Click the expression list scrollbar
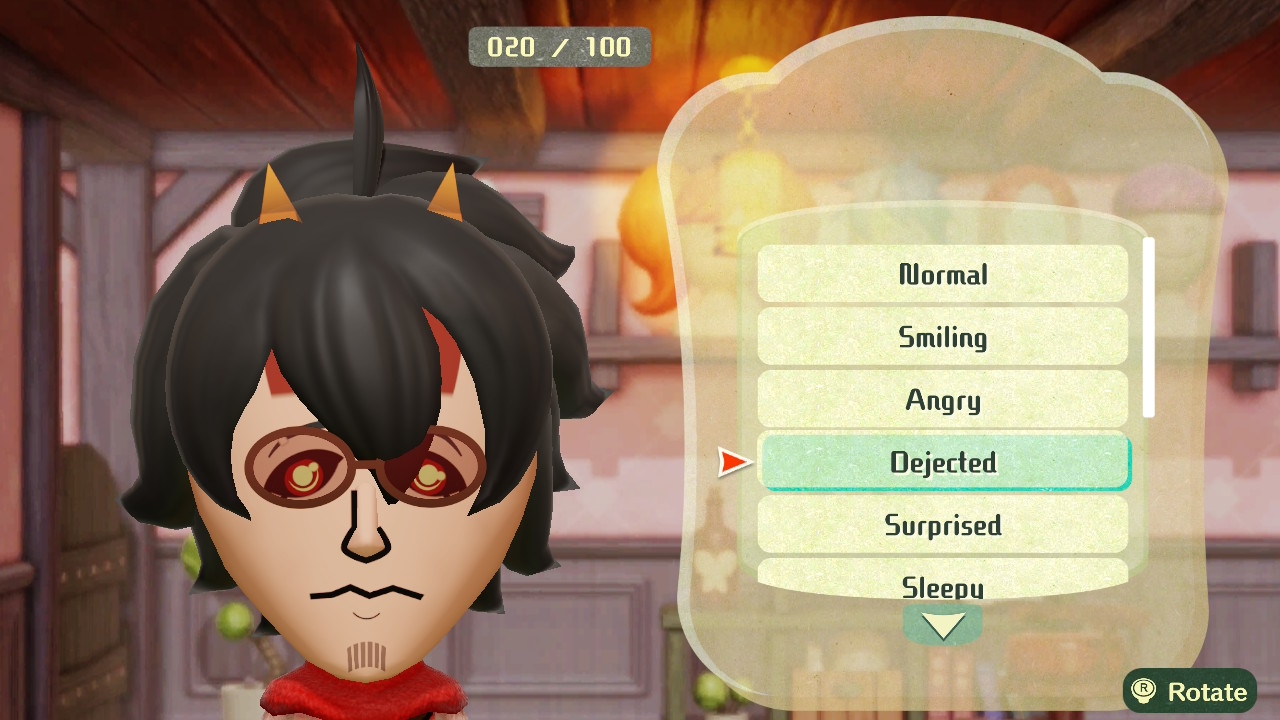Image resolution: width=1280 pixels, height=720 pixels. (x=1149, y=327)
